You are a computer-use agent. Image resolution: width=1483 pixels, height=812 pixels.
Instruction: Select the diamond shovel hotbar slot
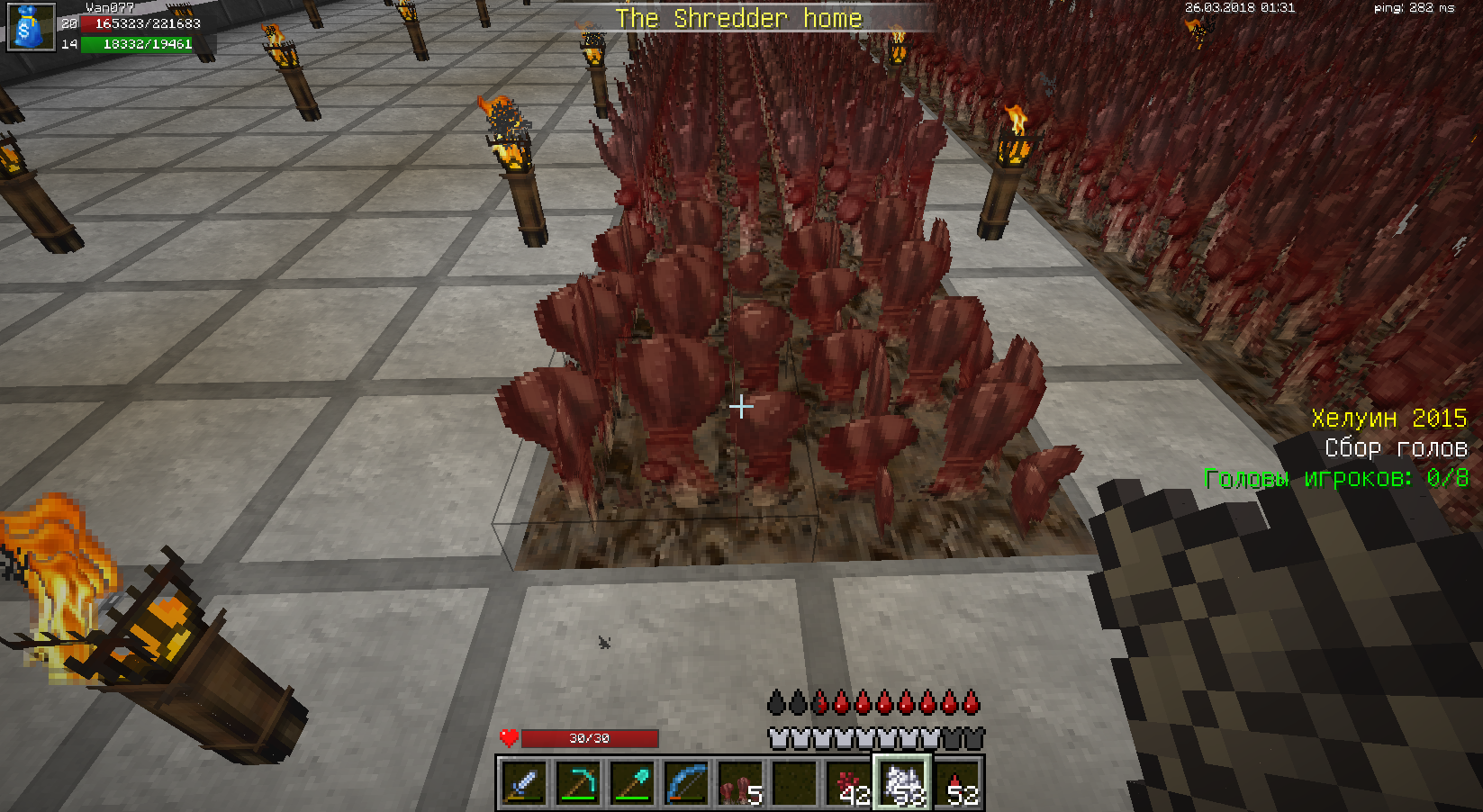632,782
